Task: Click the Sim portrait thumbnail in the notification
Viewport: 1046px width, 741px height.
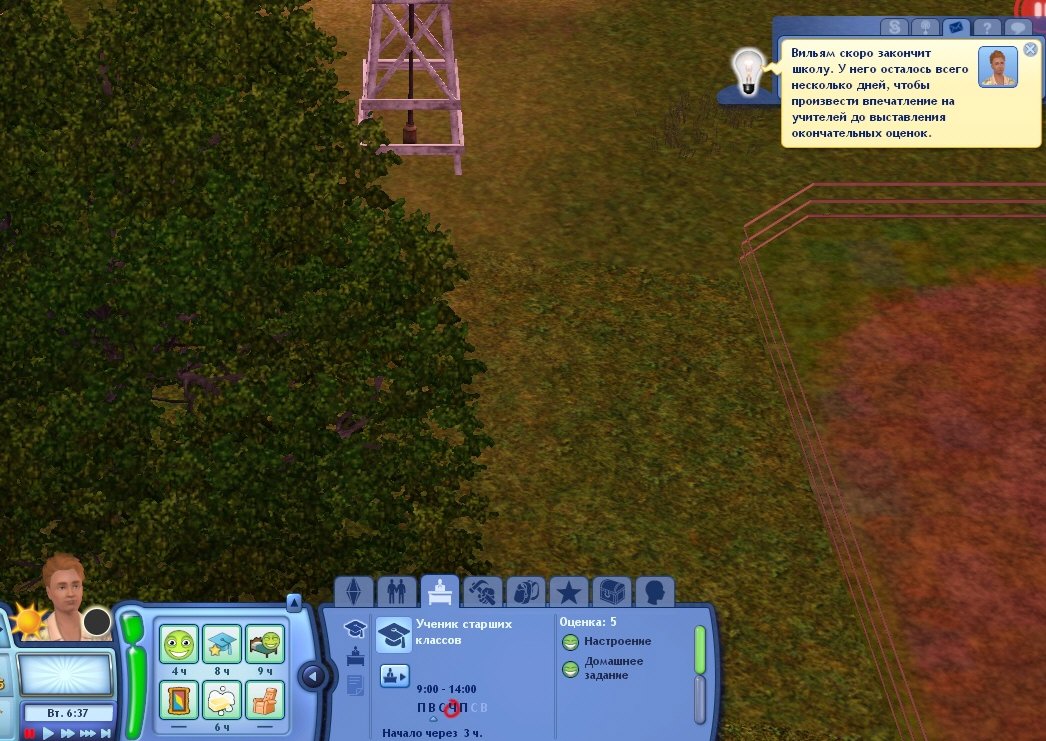Action: click(x=997, y=67)
